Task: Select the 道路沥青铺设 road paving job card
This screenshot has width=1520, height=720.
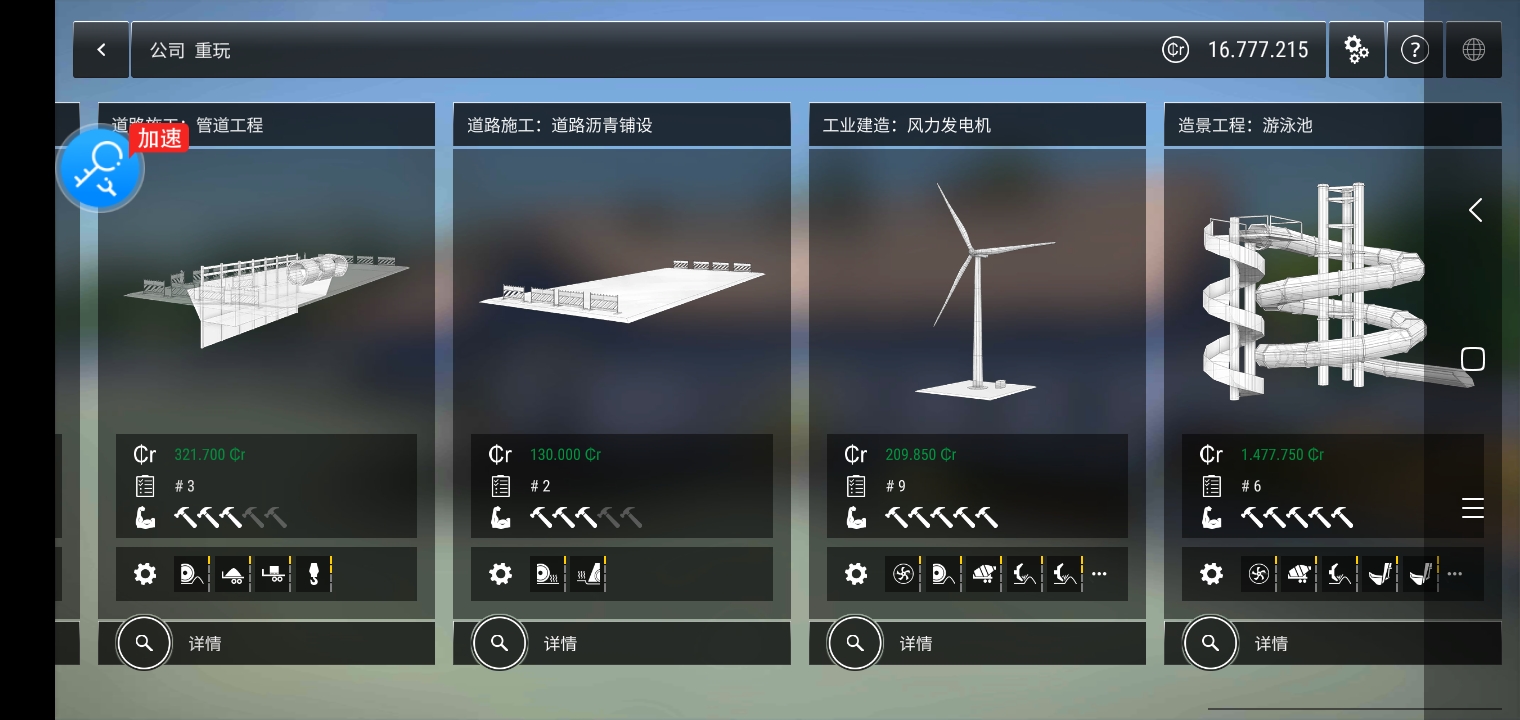Action: pos(621,290)
